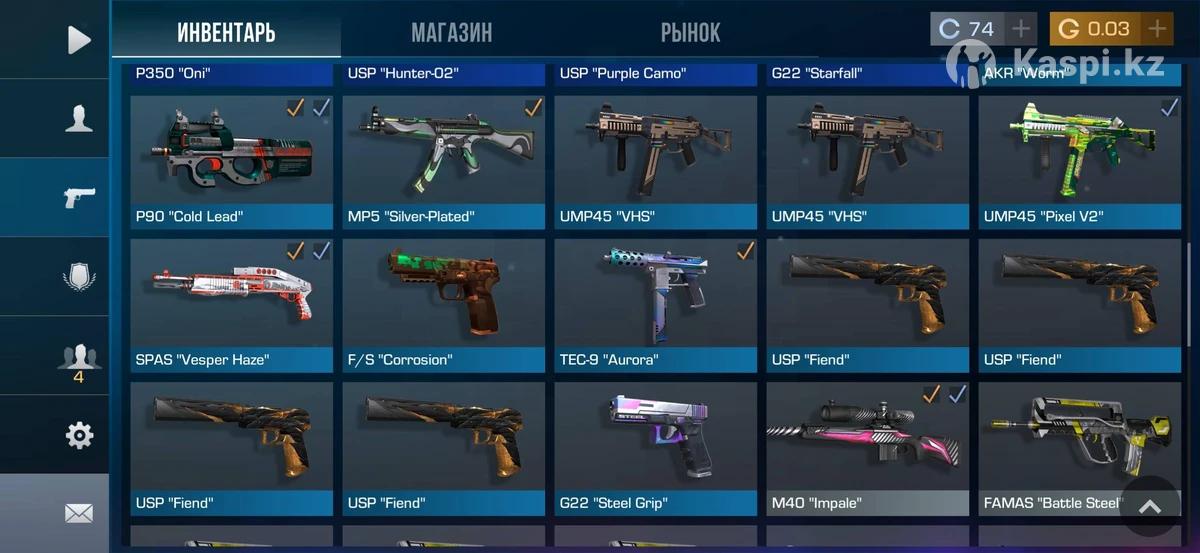Open the gear settings icon
The height and width of the screenshot is (553, 1200).
(x=78, y=435)
